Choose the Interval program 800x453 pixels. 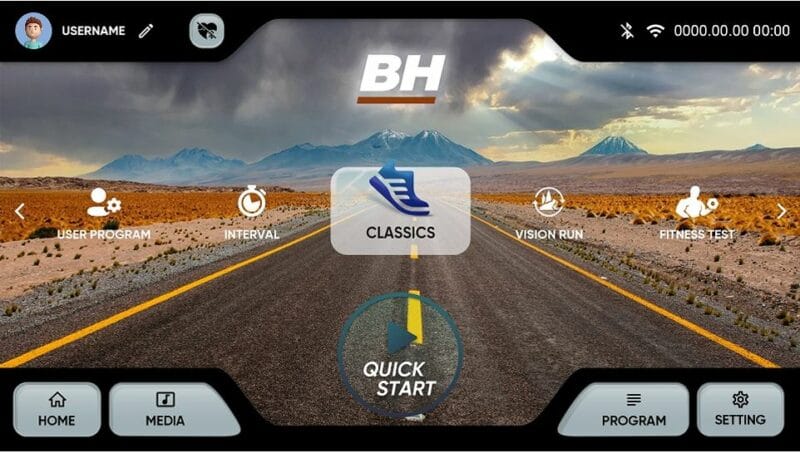point(251,213)
